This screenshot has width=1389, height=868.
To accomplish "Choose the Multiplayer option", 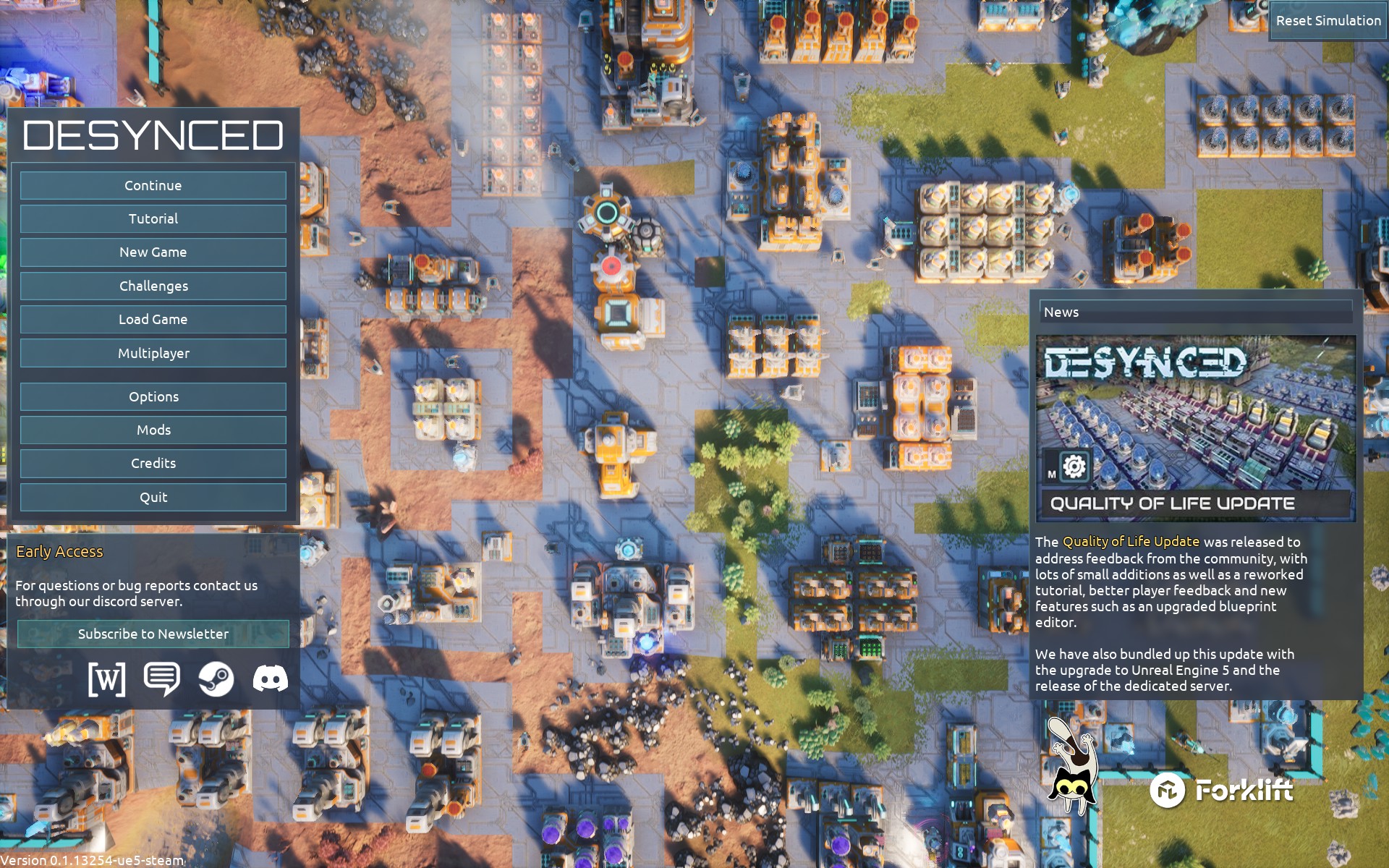I will (x=153, y=354).
